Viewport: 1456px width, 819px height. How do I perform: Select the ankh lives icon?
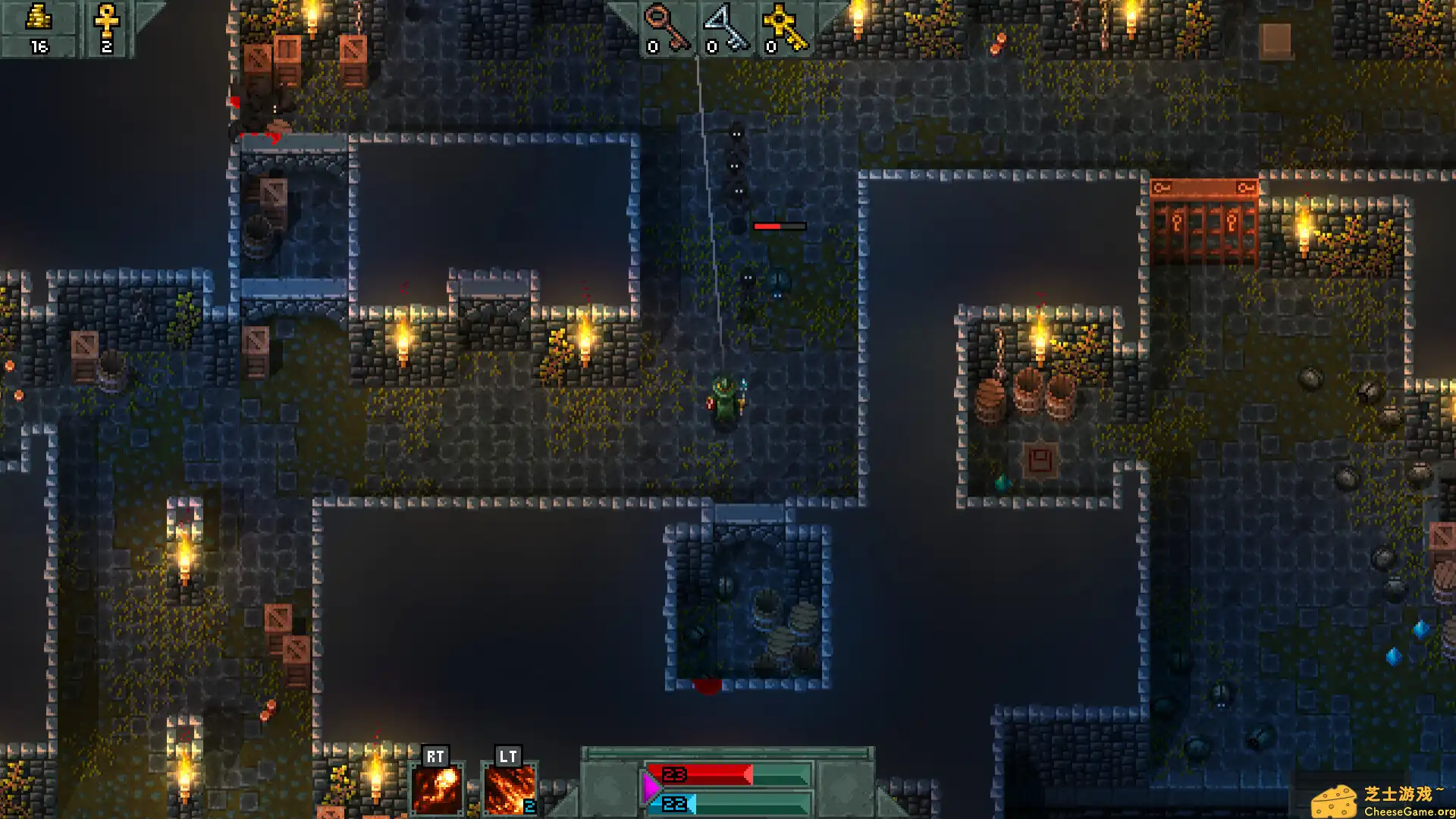click(105, 20)
